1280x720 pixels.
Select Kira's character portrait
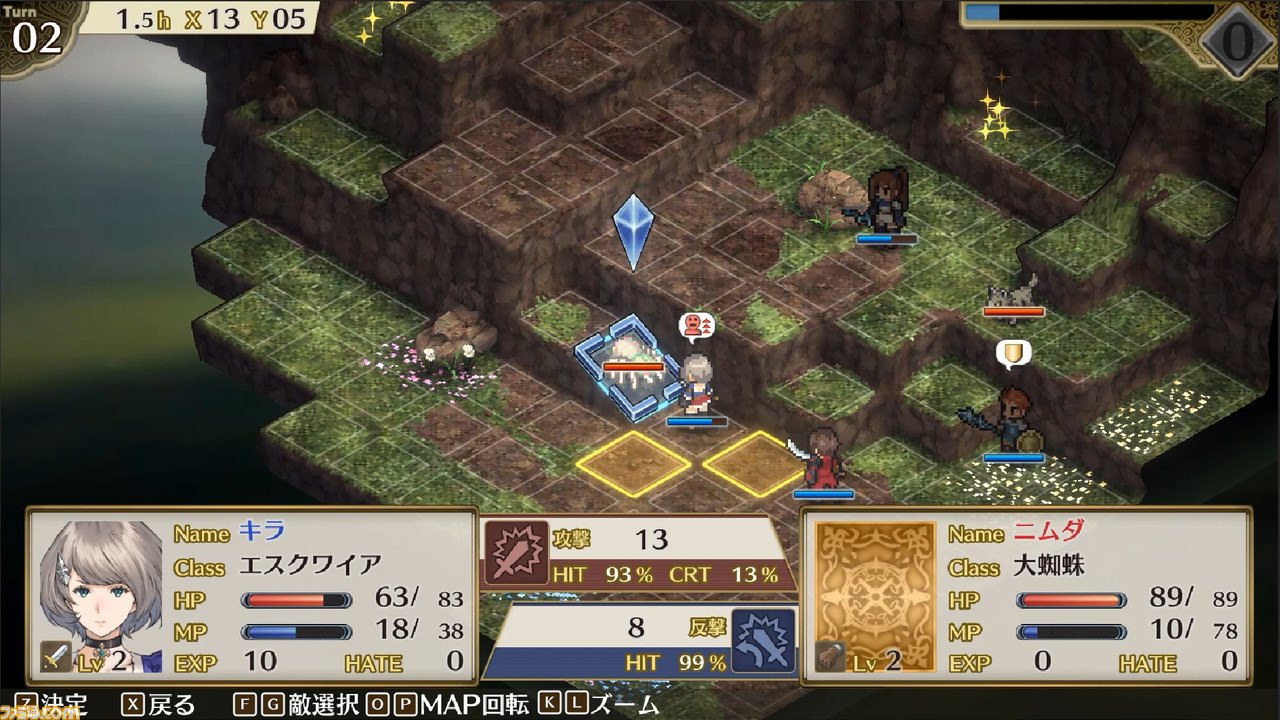click(101, 592)
